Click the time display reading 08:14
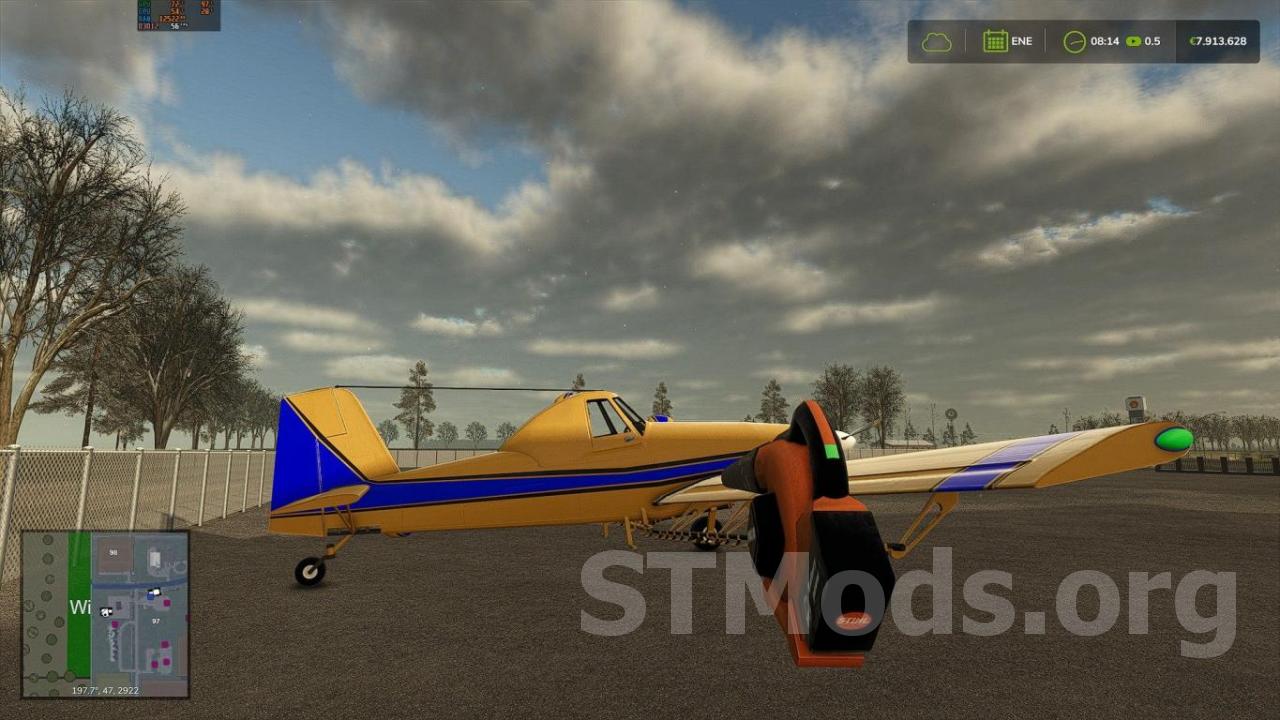This screenshot has height=720, width=1280. (1105, 41)
